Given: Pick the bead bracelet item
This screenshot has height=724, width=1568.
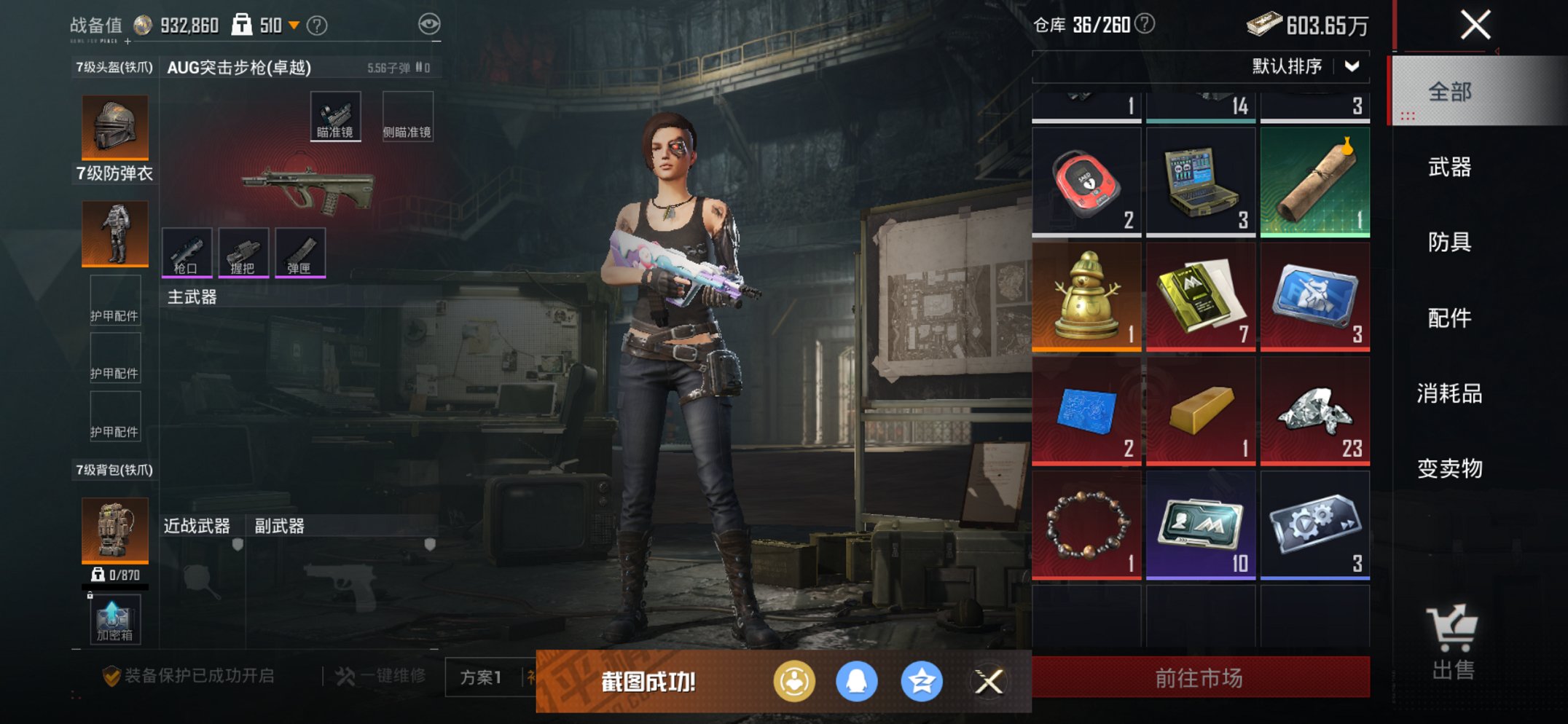Looking at the screenshot, I should click(x=1086, y=525).
